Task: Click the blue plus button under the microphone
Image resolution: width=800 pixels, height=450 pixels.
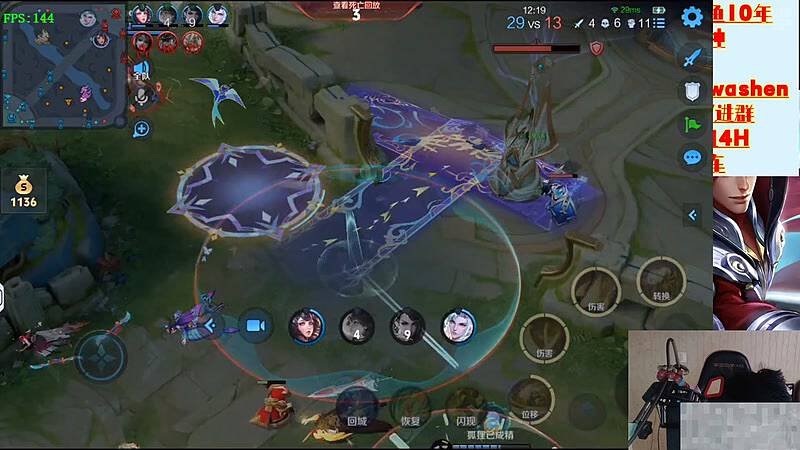Action: pos(141,128)
